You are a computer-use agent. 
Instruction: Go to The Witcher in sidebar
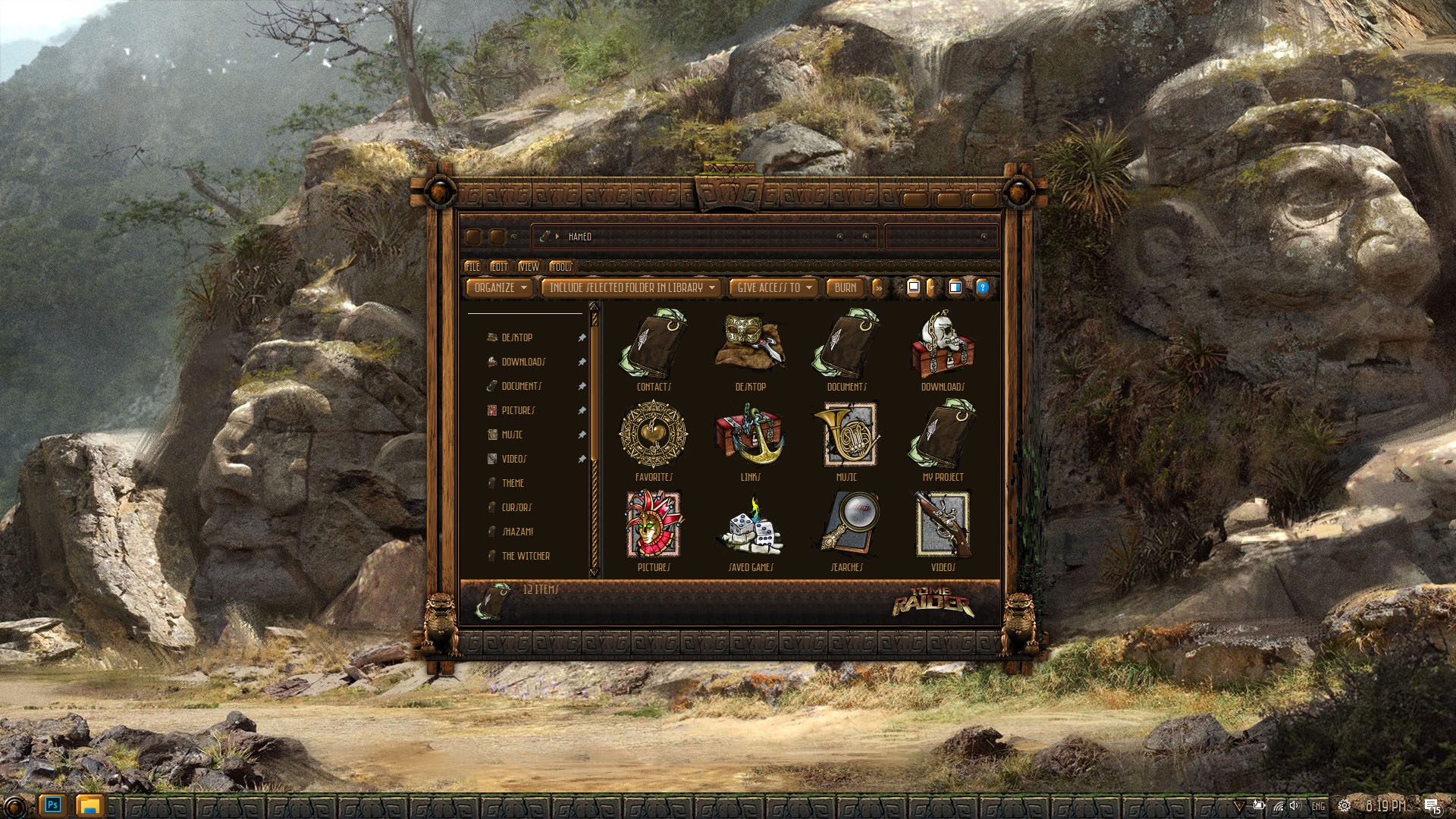(526, 557)
